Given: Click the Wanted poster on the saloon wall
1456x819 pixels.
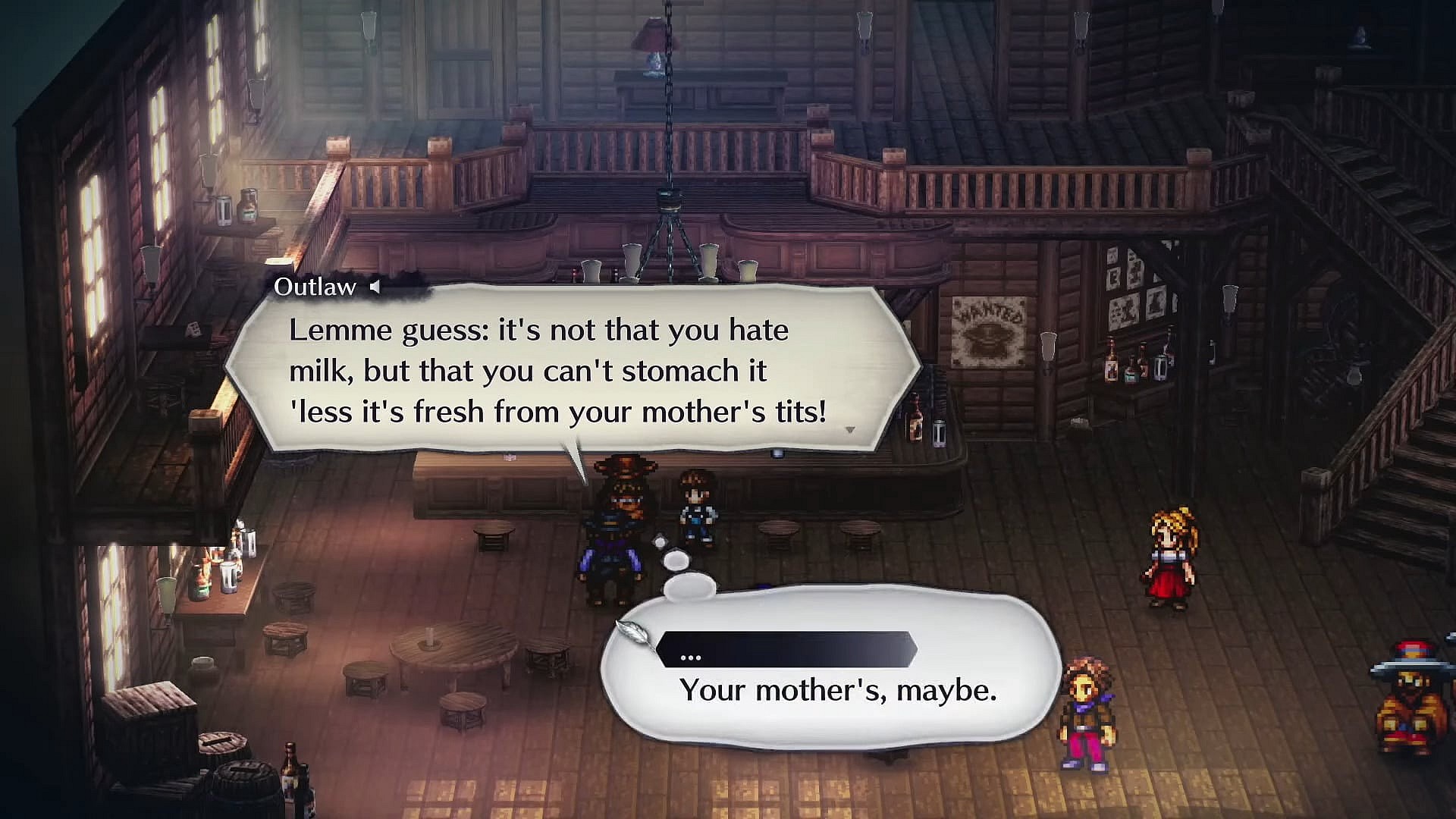Looking at the screenshot, I should tap(990, 334).
